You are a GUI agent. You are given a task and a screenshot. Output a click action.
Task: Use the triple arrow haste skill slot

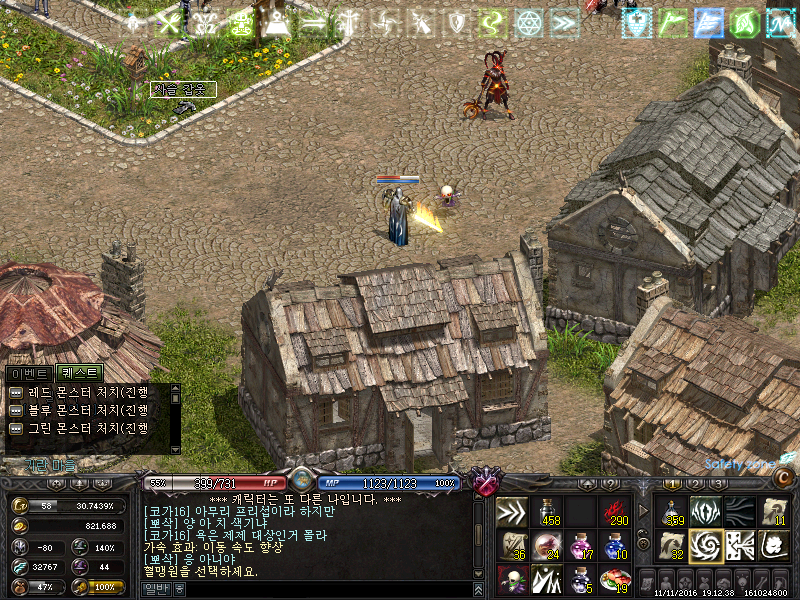pos(512,511)
